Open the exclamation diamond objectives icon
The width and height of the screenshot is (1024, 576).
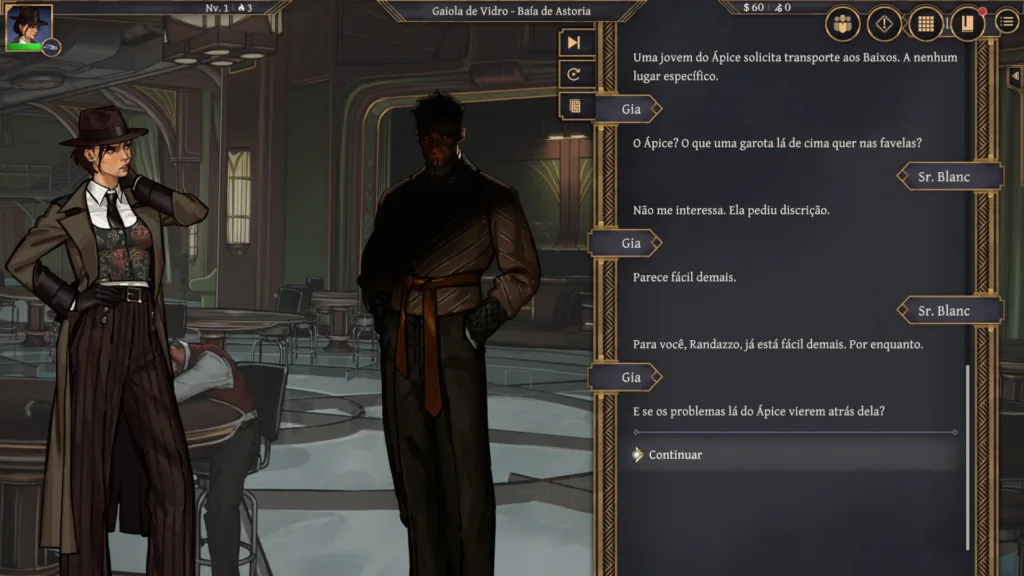coord(884,23)
